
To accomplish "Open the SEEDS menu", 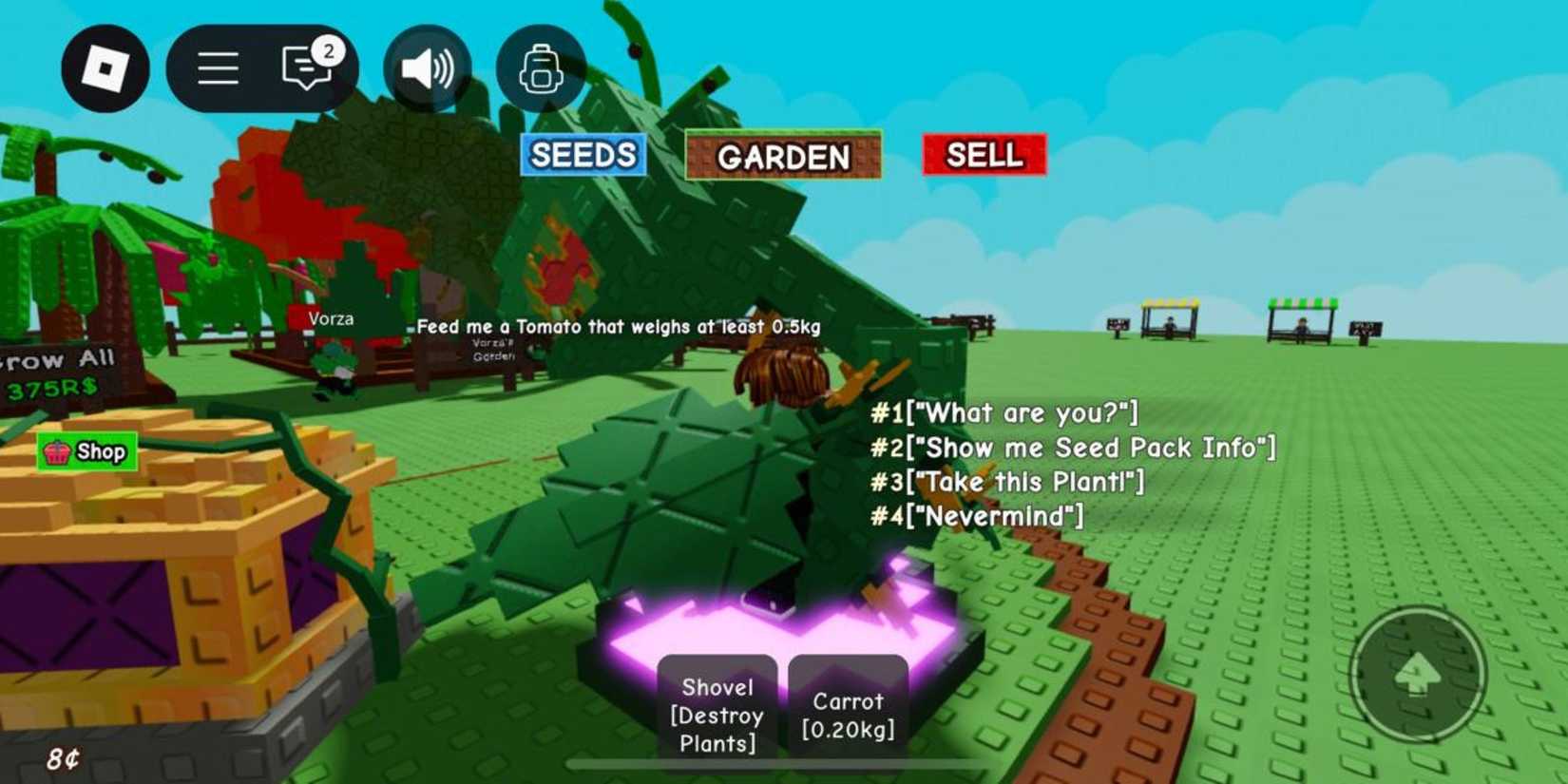I will 582,155.
